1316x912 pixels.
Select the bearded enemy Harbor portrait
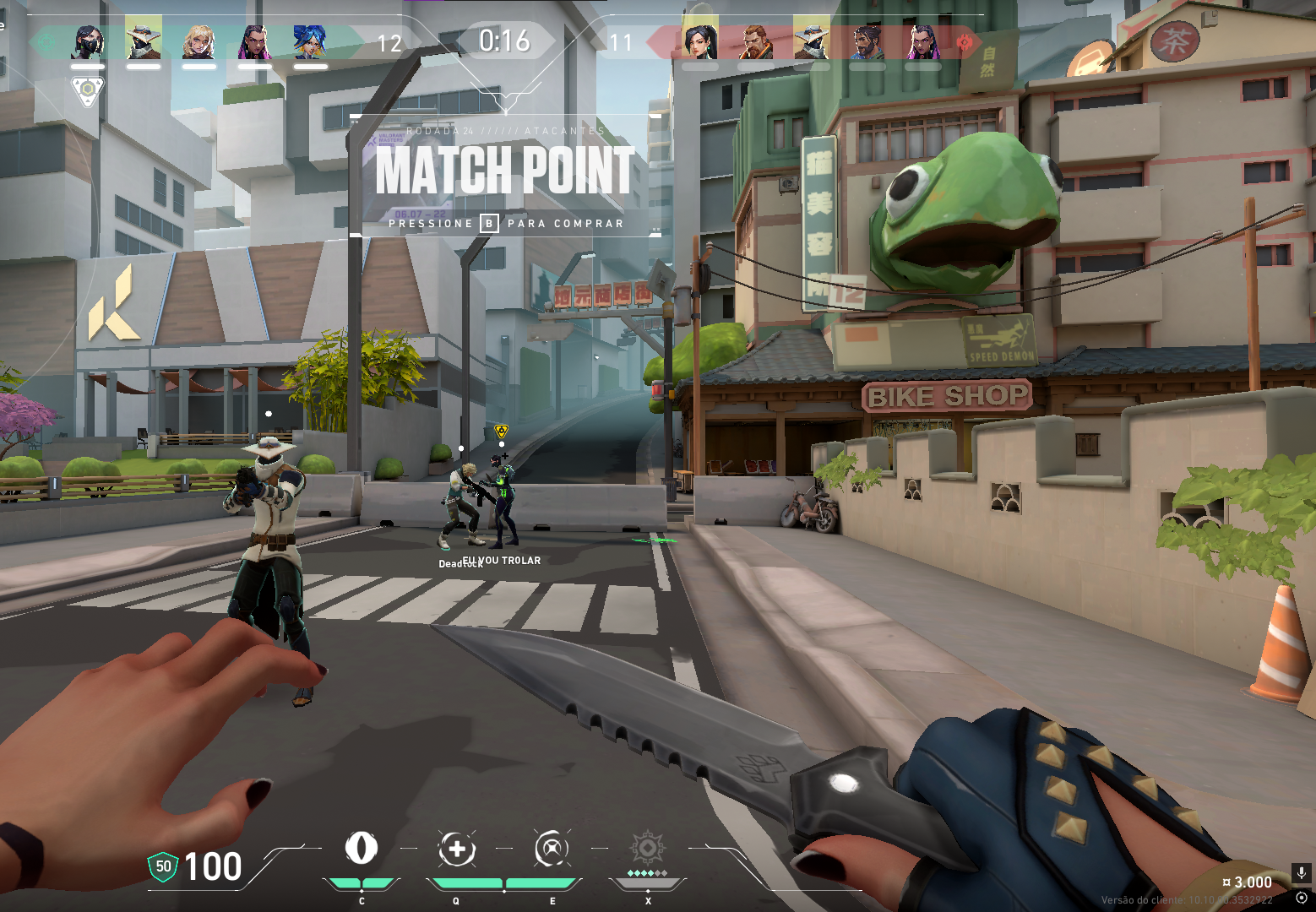pyautogui.click(x=867, y=41)
